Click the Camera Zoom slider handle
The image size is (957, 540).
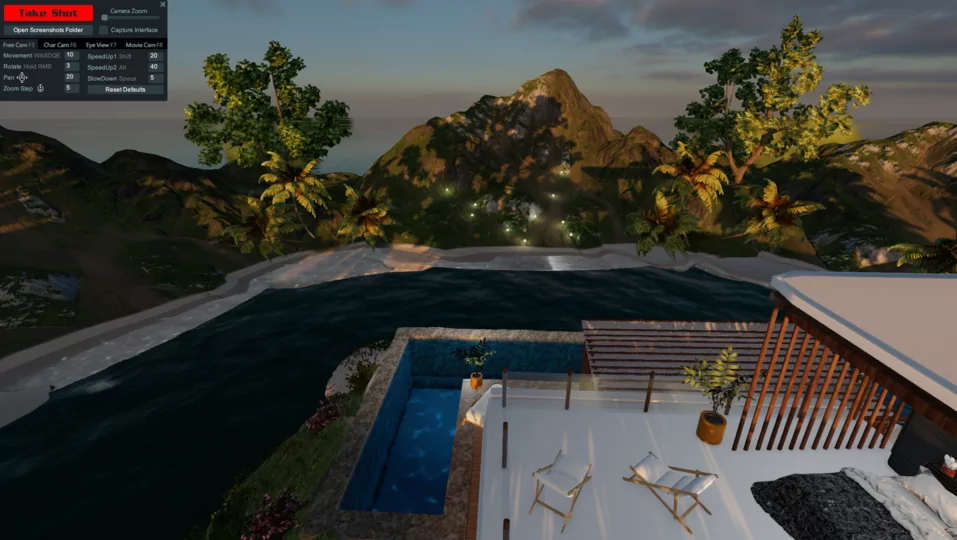pyautogui.click(x=104, y=17)
